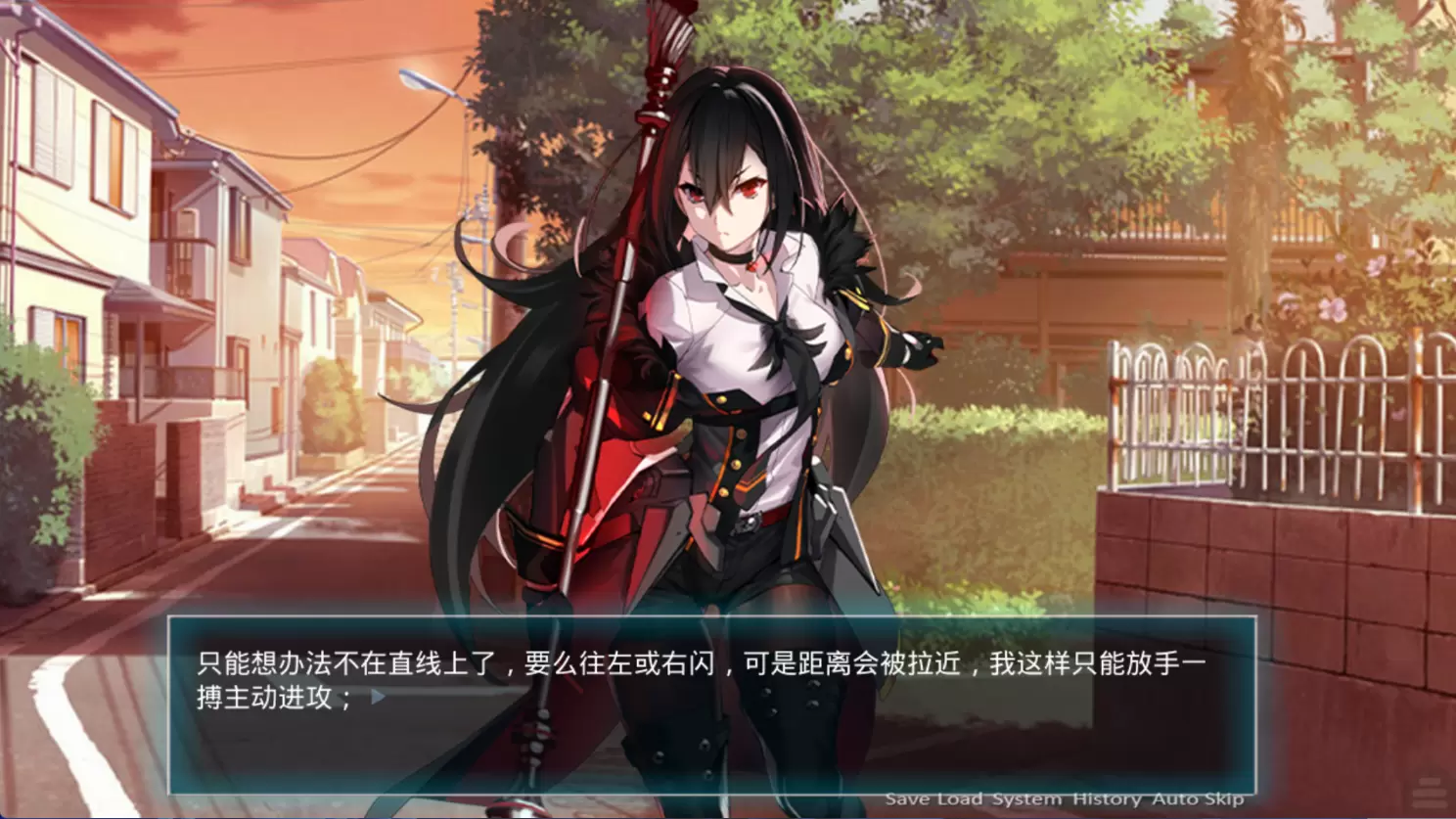Click the dialogue text box to continue
This screenshot has height=819, width=1456.
pyautogui.click(x=711, y=705)
